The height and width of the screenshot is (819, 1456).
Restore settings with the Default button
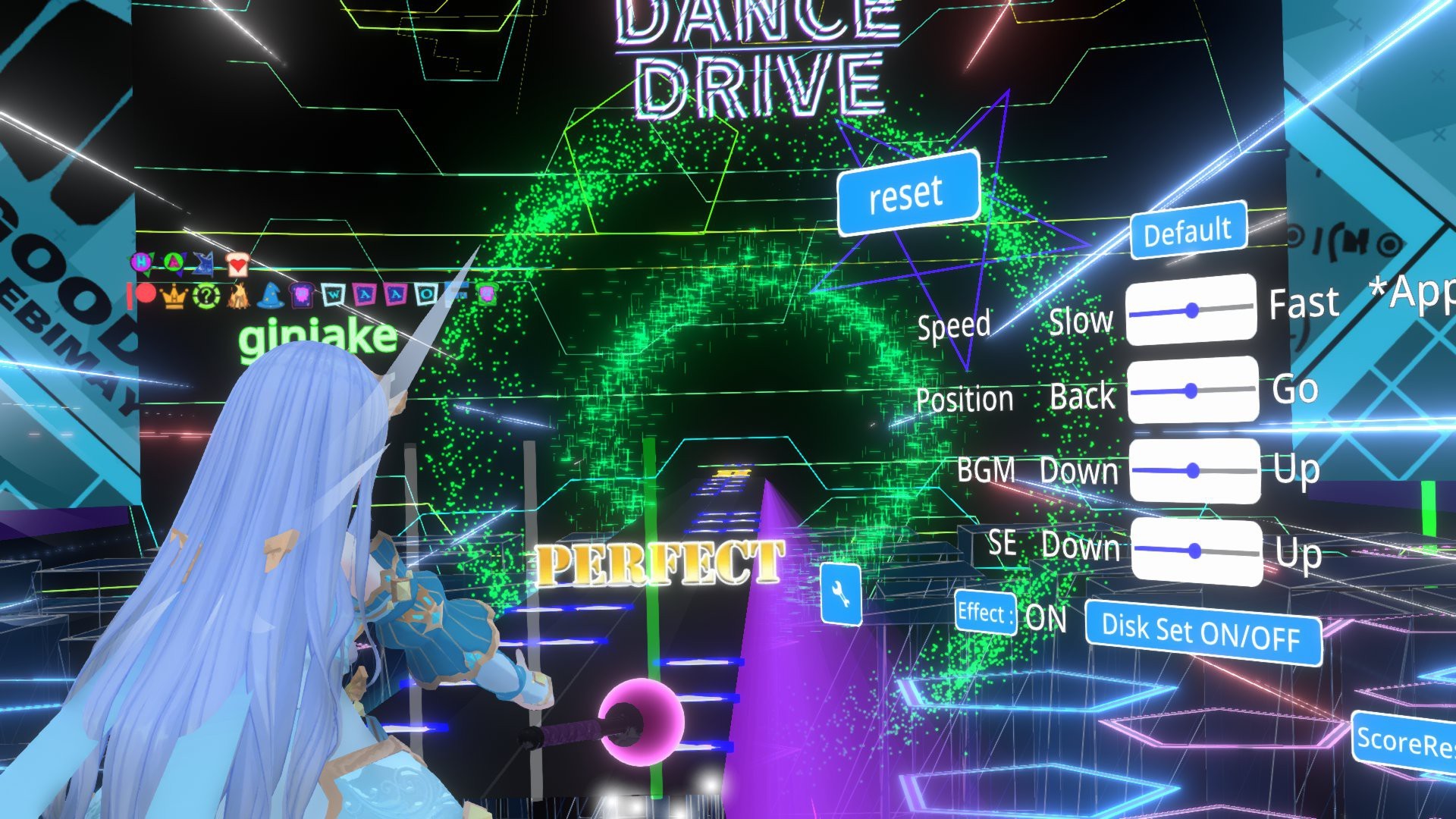1188,229
